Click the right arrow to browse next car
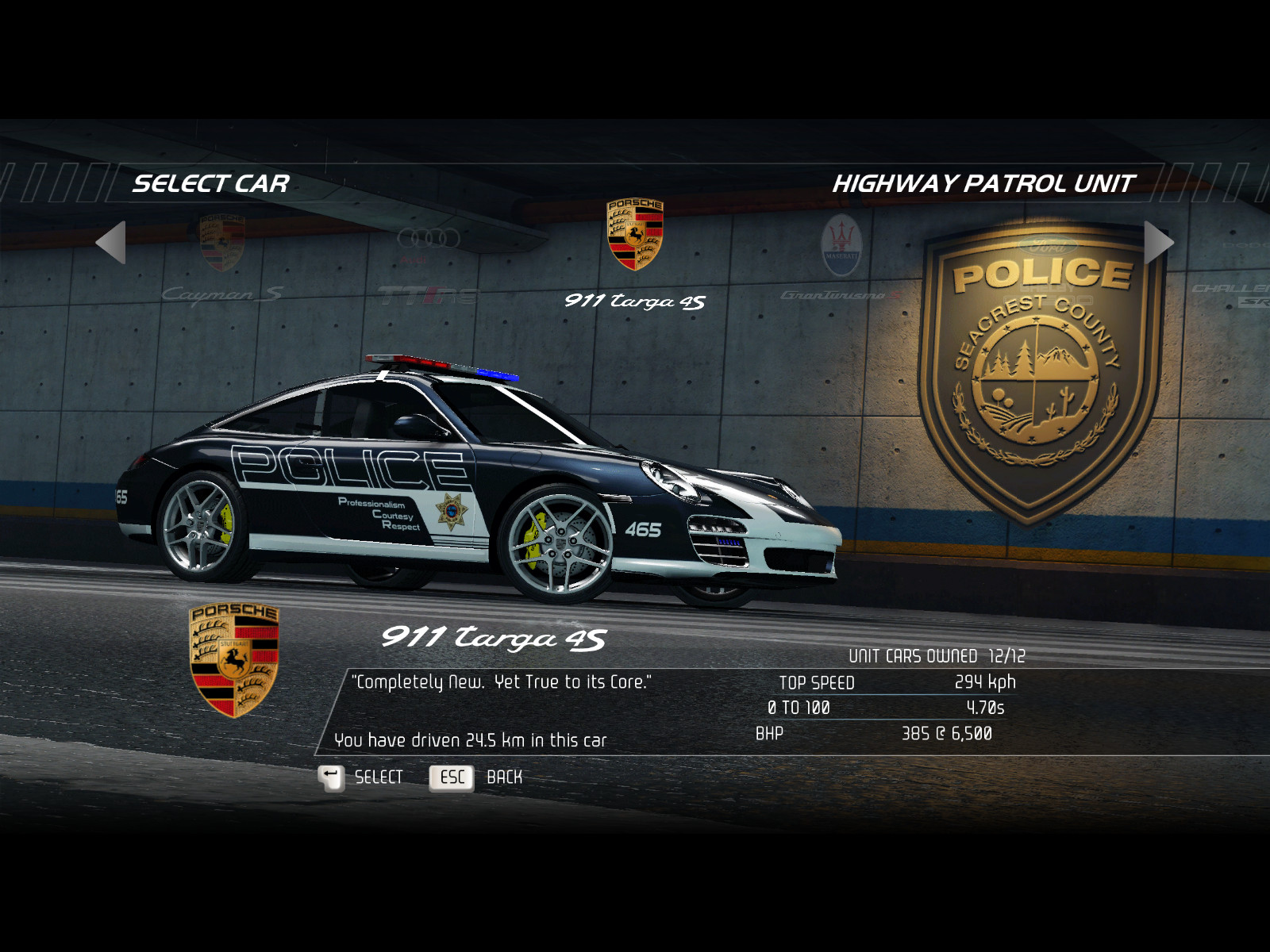The width and height of the screenshot is (1270, 952). tap(1157, 242)
